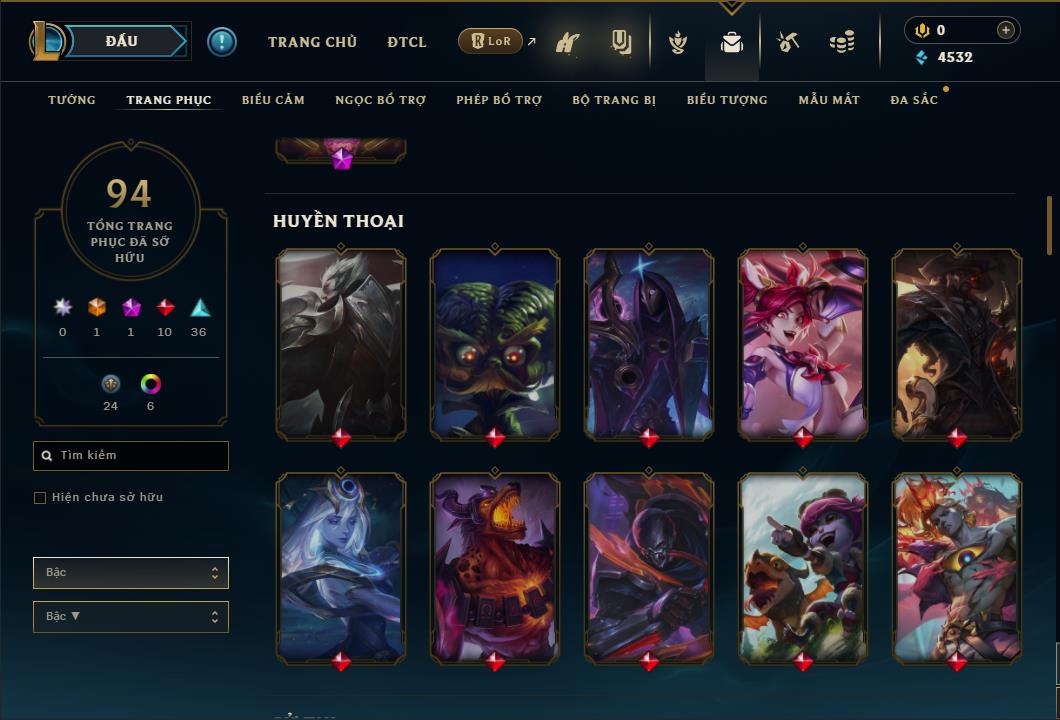Click the blue exclamation notification icon
Viewport: 1060px width, 720px height.
(x=222, y=41)
